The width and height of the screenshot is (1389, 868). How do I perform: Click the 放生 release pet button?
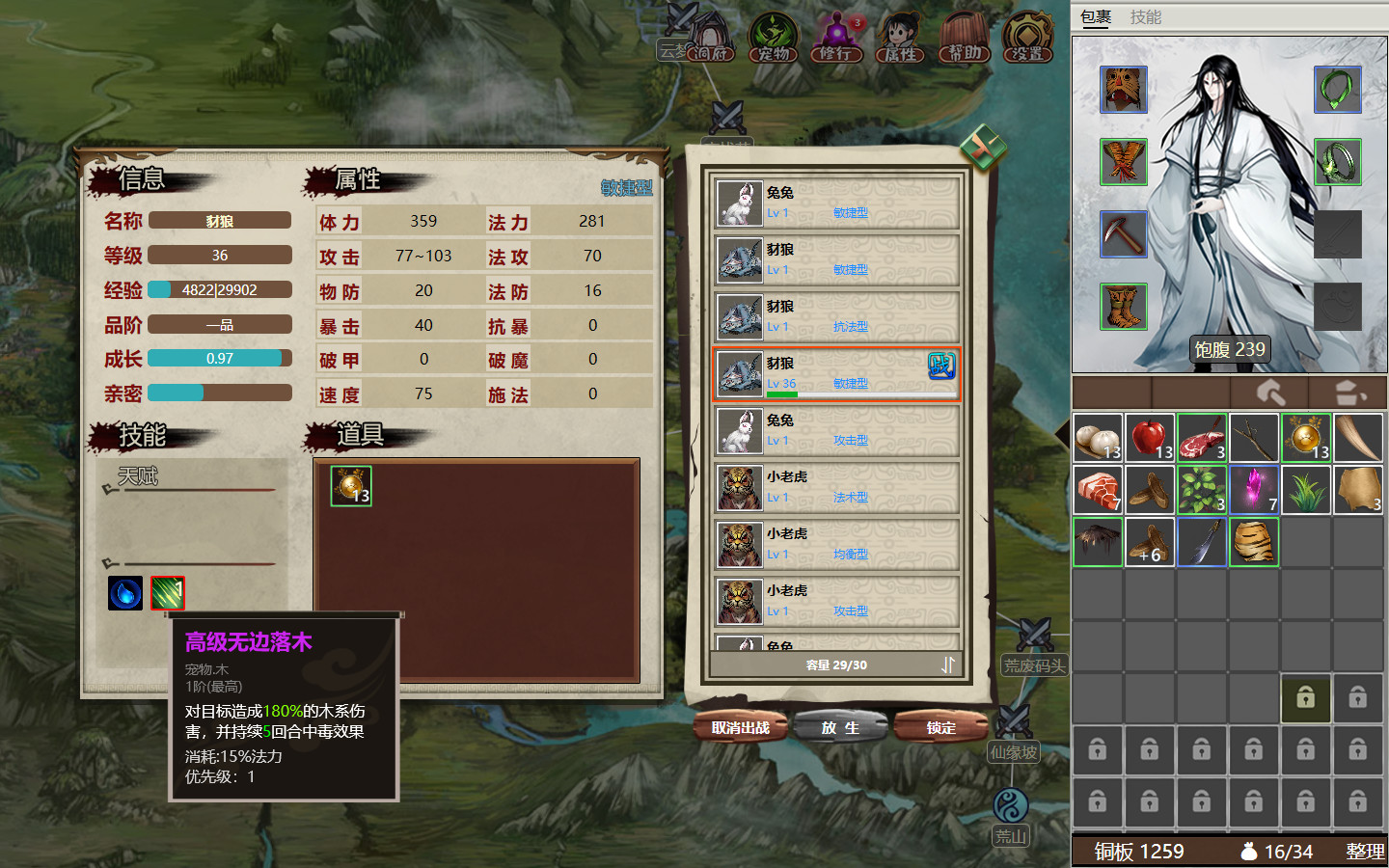(x=839, y=728)
